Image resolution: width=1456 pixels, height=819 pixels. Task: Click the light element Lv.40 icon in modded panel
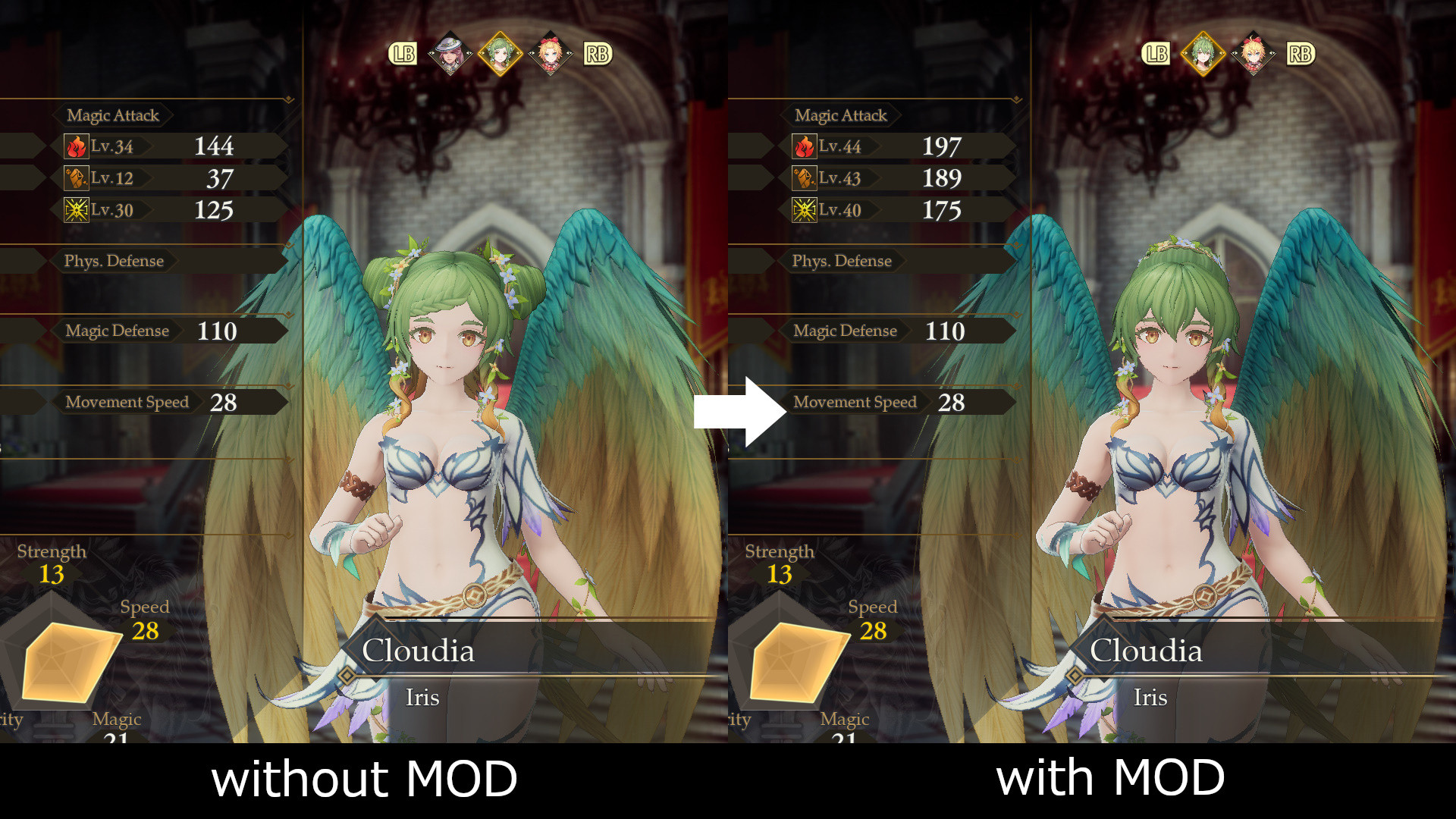tap(805, 209)
